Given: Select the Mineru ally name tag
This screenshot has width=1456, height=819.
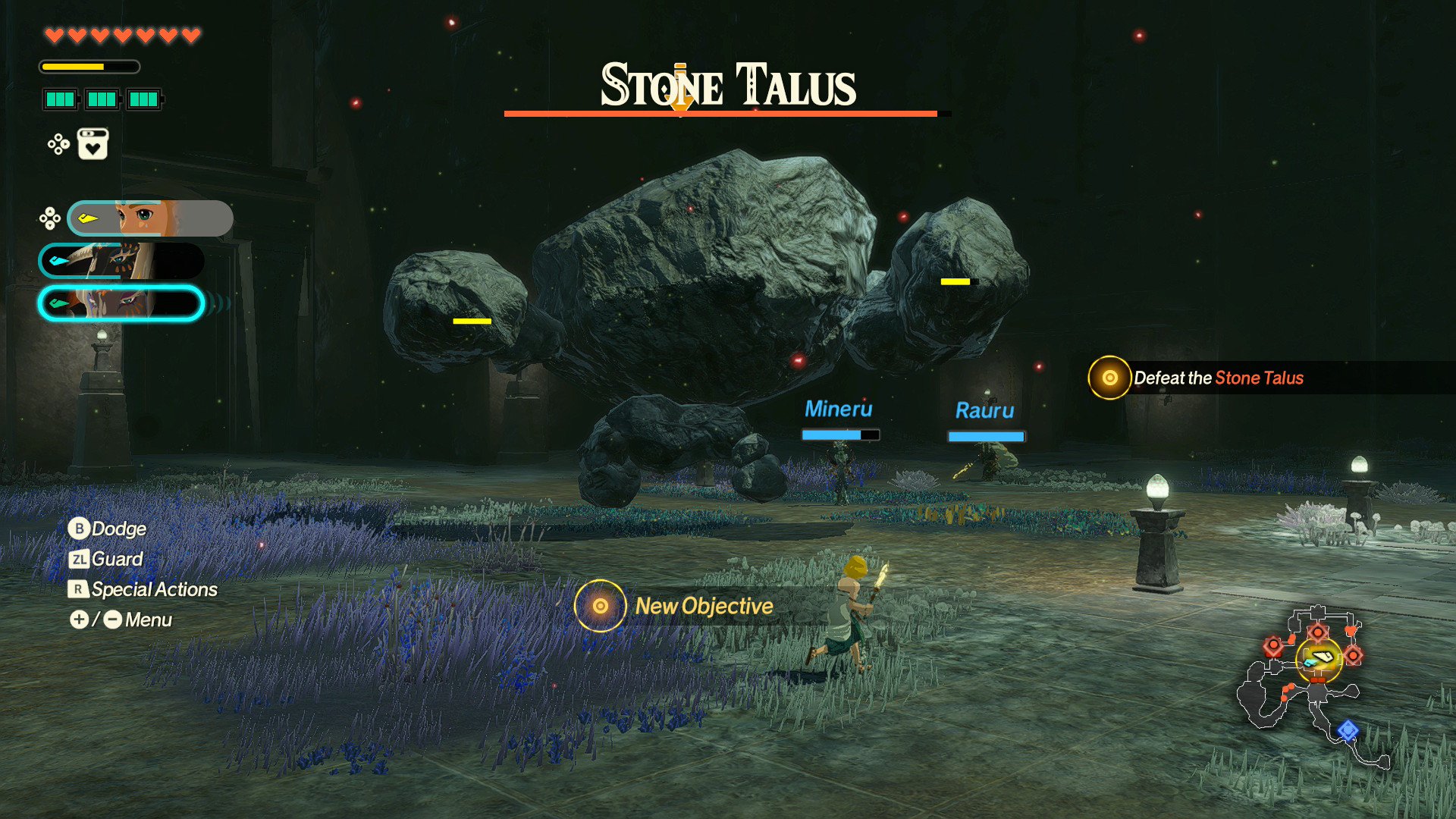Looking at the screenshot, I should tap(838, 409).
